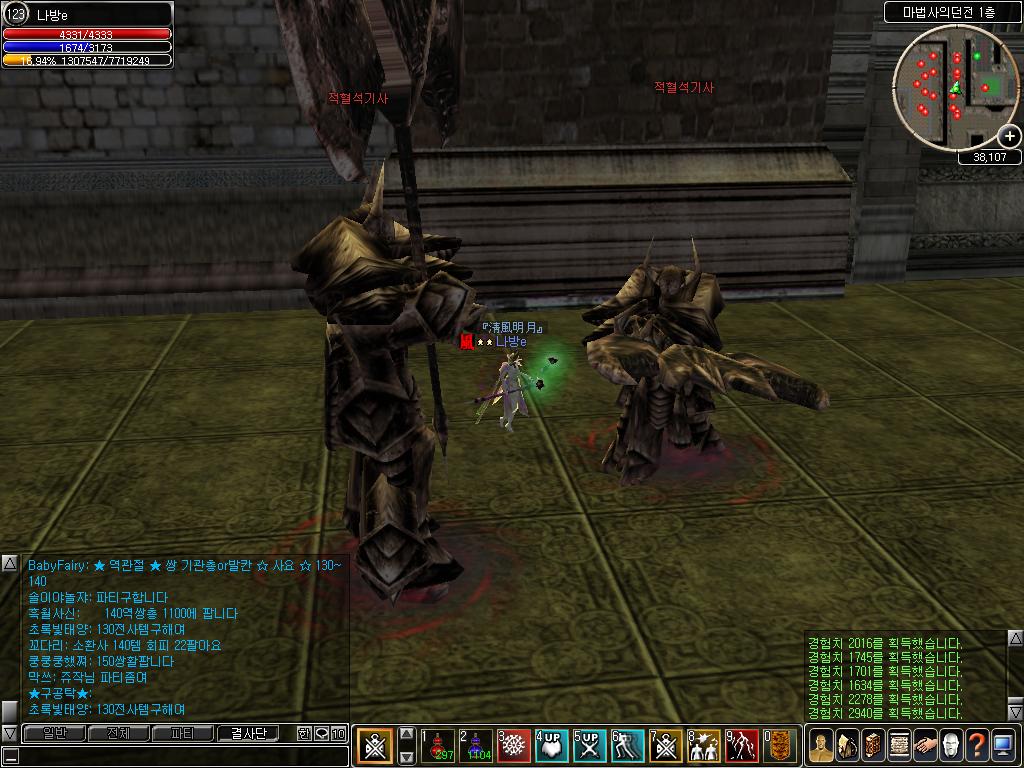
Task: Toggle the 한 language input button
Action: [x=304, y=733]
